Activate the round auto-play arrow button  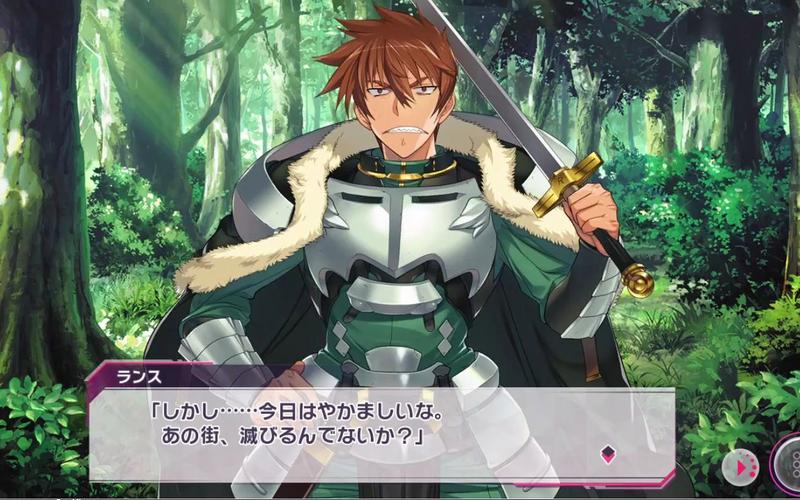740,466
